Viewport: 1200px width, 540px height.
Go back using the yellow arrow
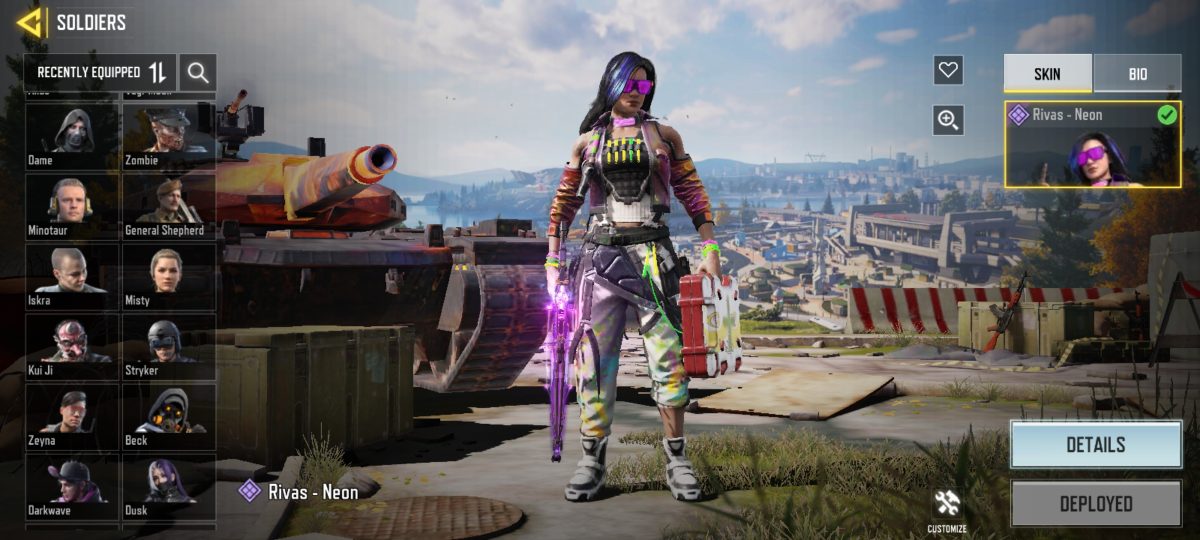pos(29,22)
